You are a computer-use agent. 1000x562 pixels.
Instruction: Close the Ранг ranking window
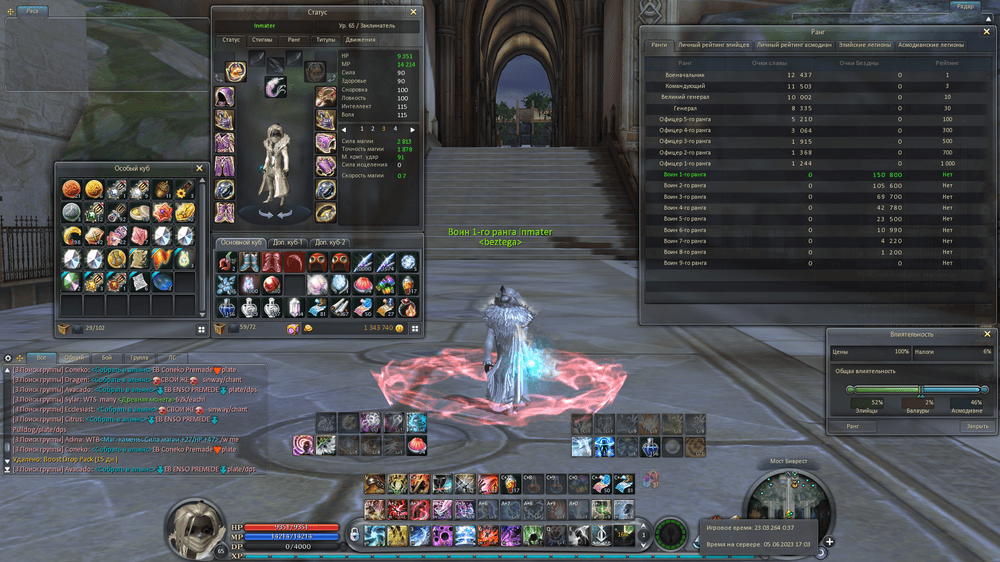[x=986, y=32]
